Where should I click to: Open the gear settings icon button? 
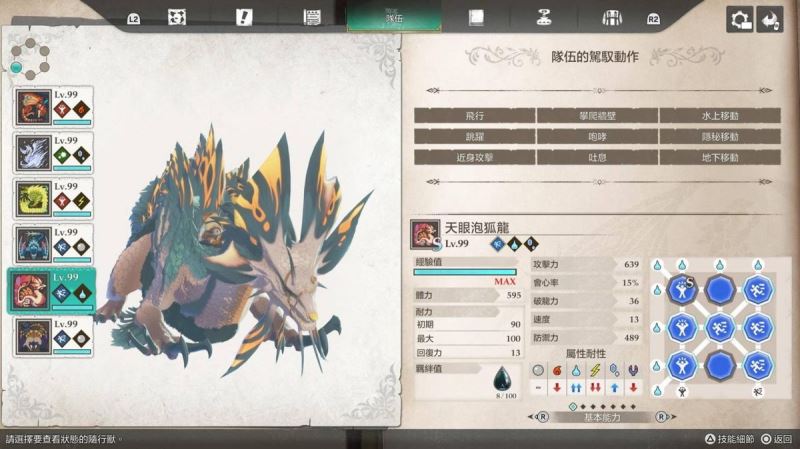[x=740, y=19]
